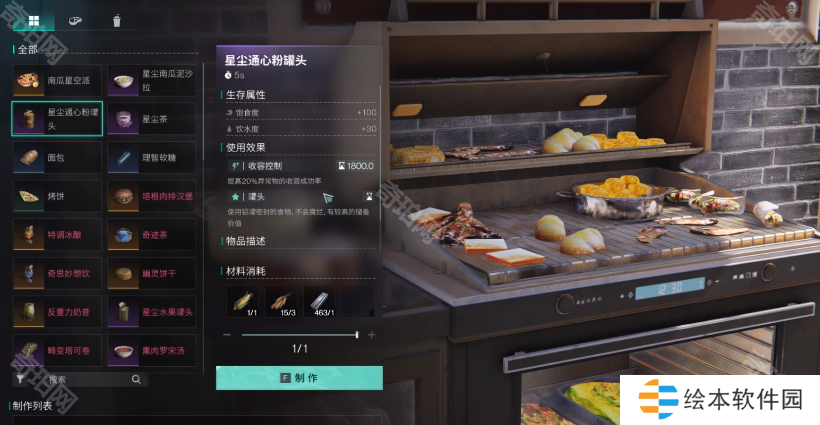Increase craft quantity with the plus button
The width and height of the screenshot is (820, 425).
(371, 335)
